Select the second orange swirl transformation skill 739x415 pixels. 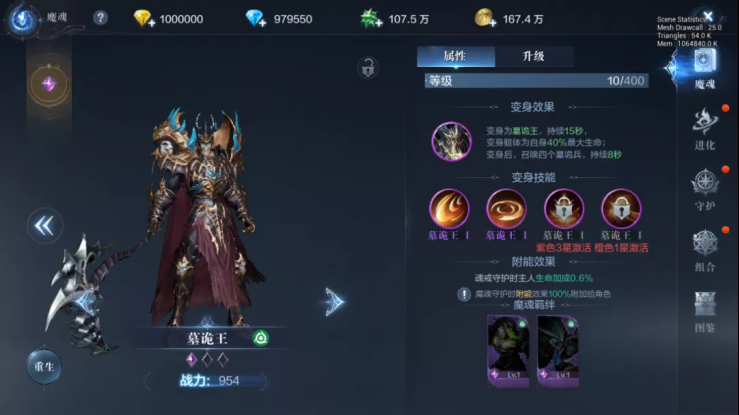click(x=506, y=209)
